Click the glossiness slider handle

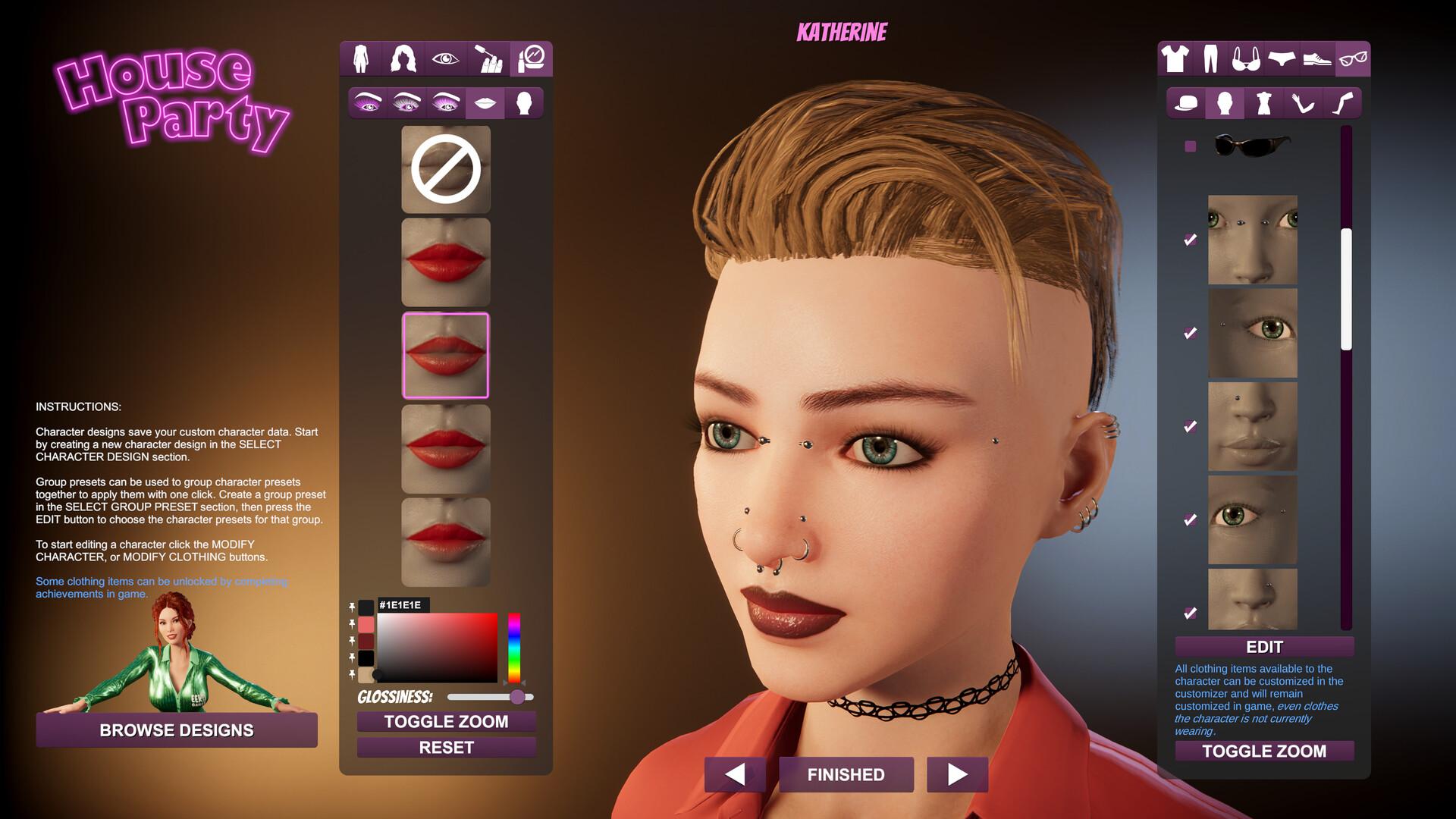517,697
